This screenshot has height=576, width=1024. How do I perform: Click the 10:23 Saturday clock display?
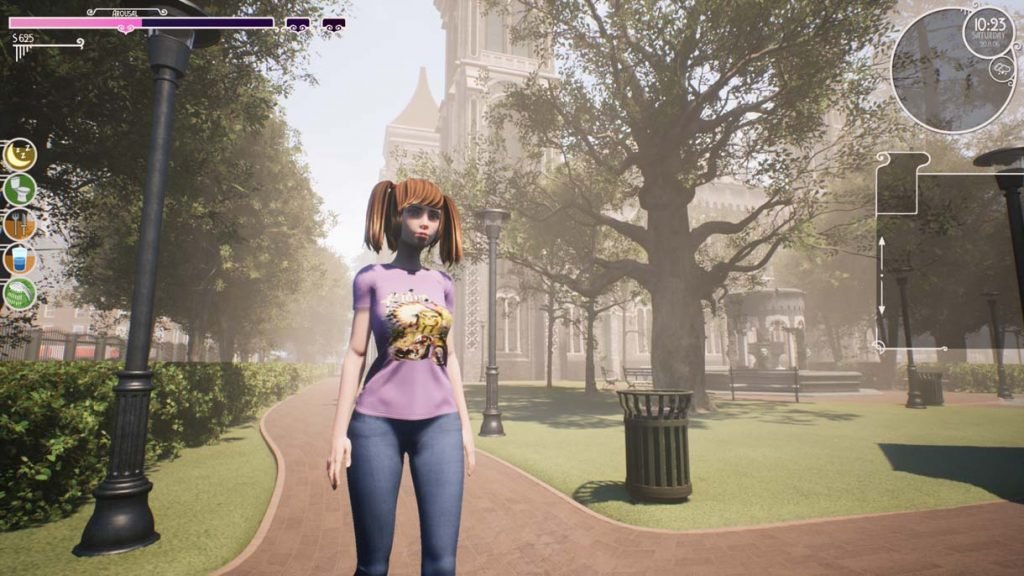[x=989, y=33]
